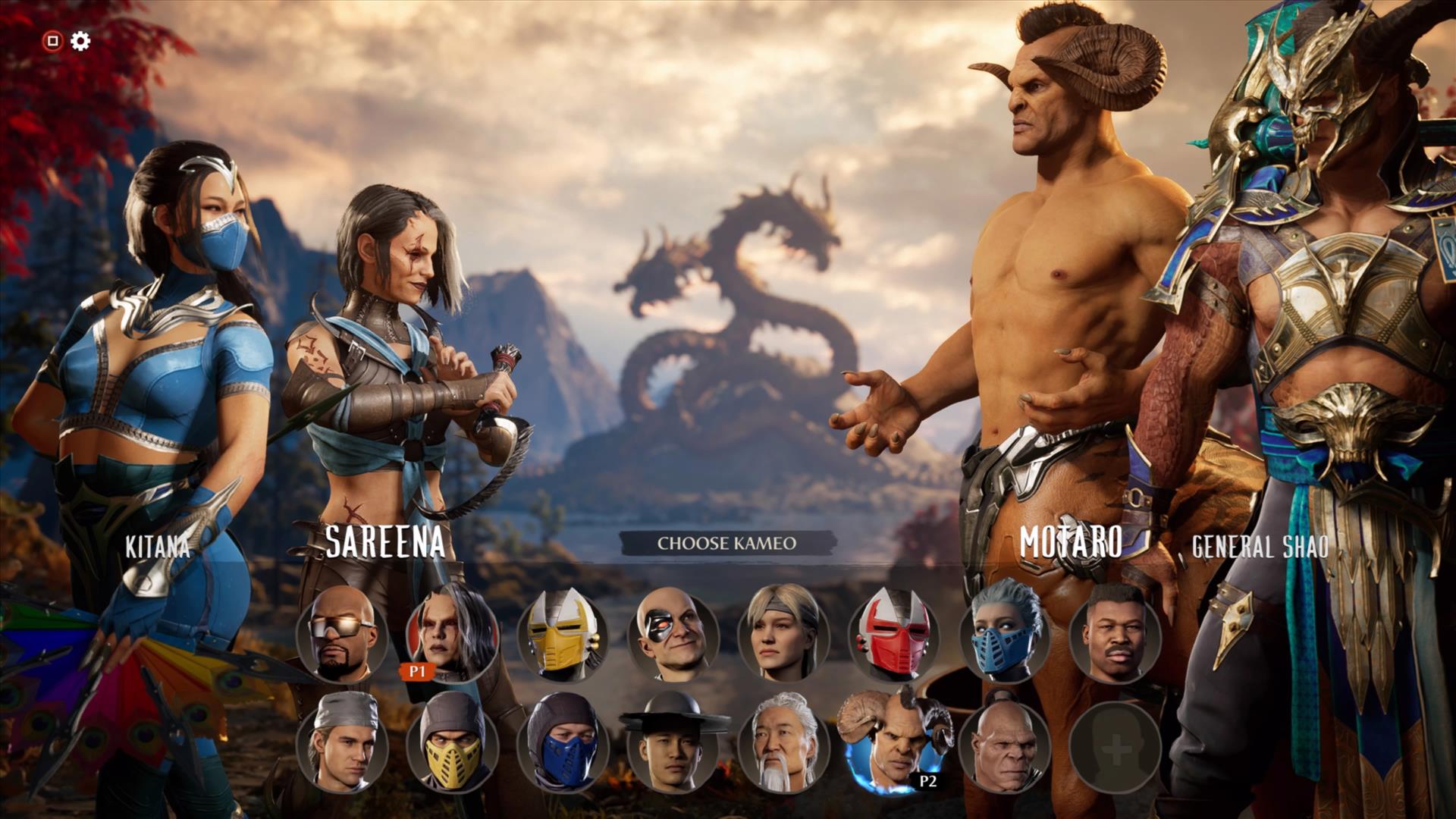Choose the Sareena kameo portrait
The image size is (1456, 819).
pos(452,634)
